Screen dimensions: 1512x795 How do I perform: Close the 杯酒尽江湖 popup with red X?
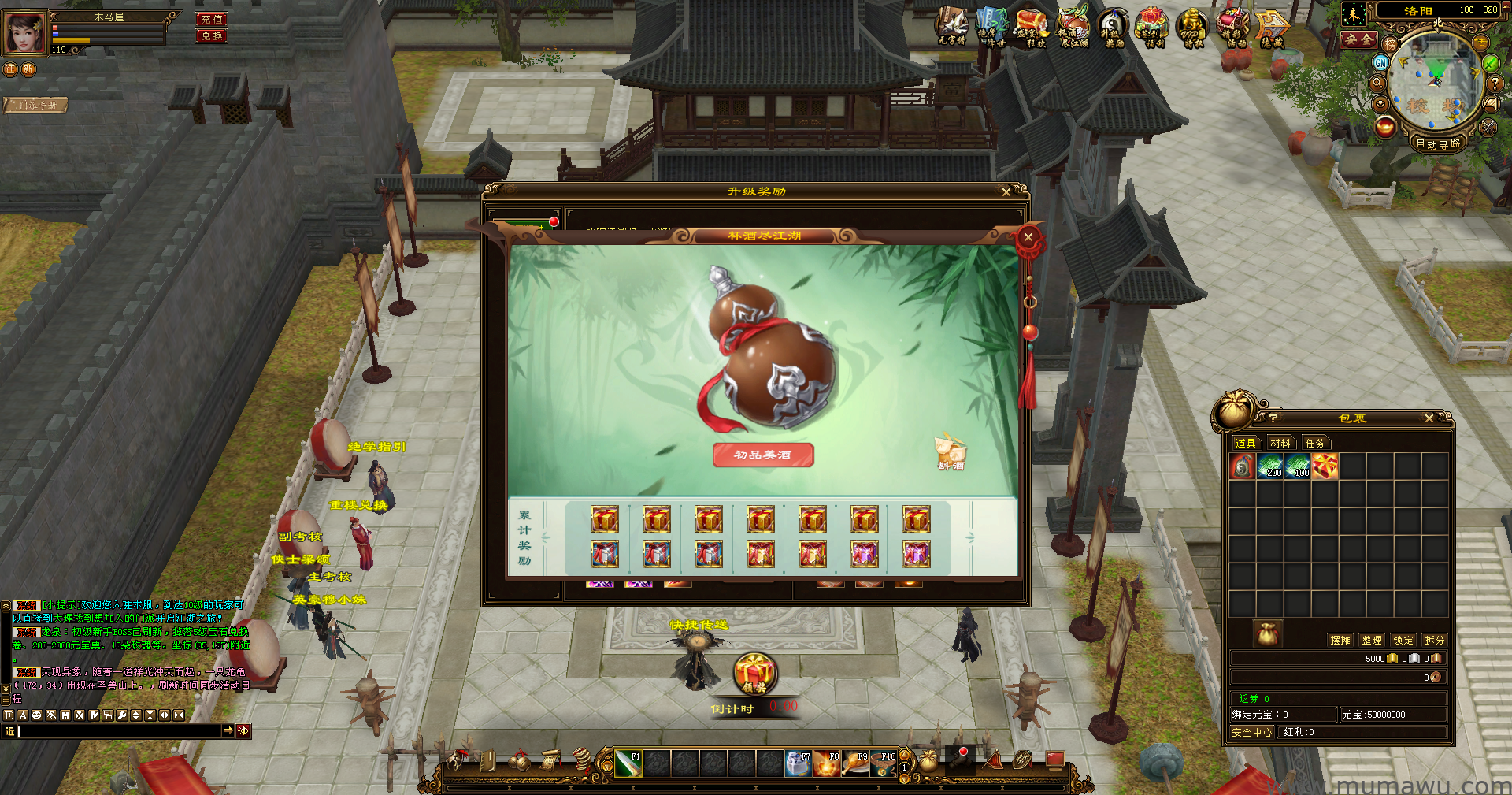pos(1028,237)
